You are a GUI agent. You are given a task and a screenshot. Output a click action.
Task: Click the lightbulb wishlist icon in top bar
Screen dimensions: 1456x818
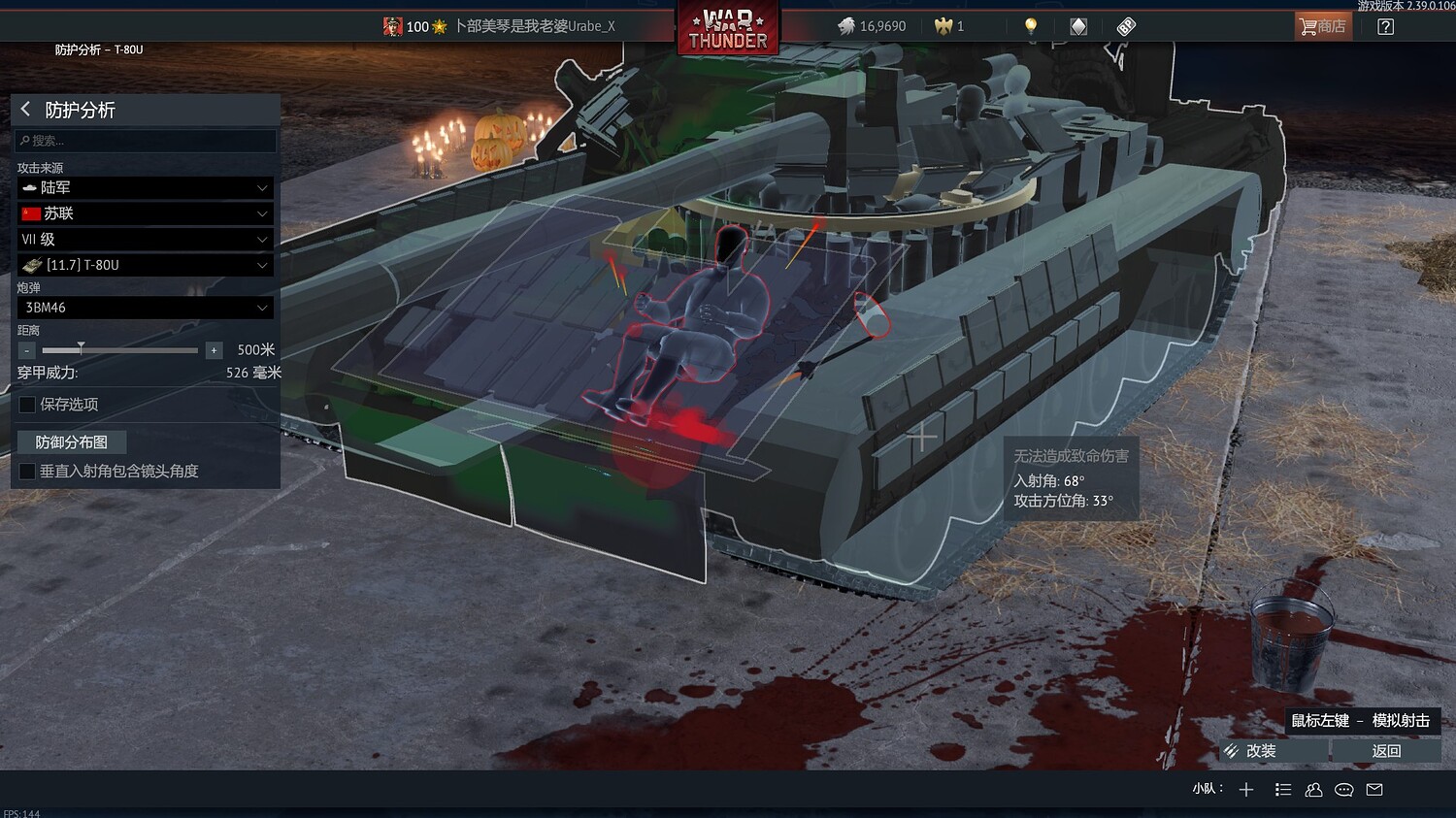point(1029,26)
